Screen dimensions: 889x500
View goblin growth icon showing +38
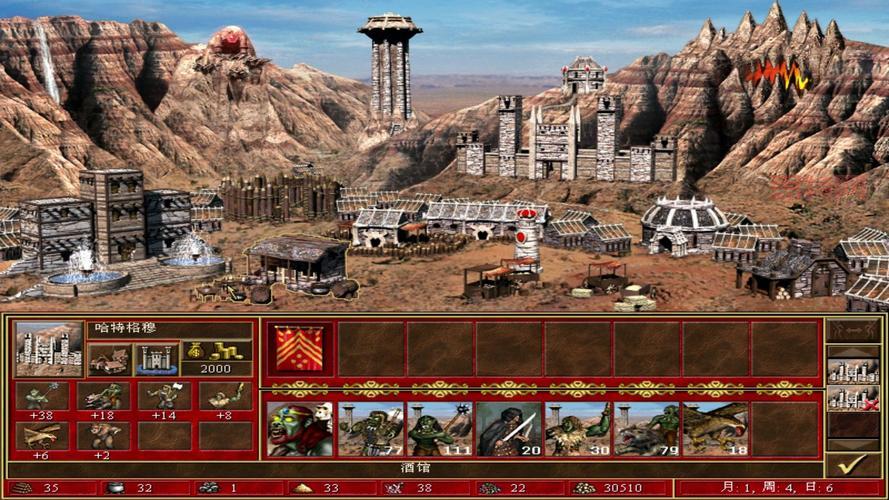point(42,396)
